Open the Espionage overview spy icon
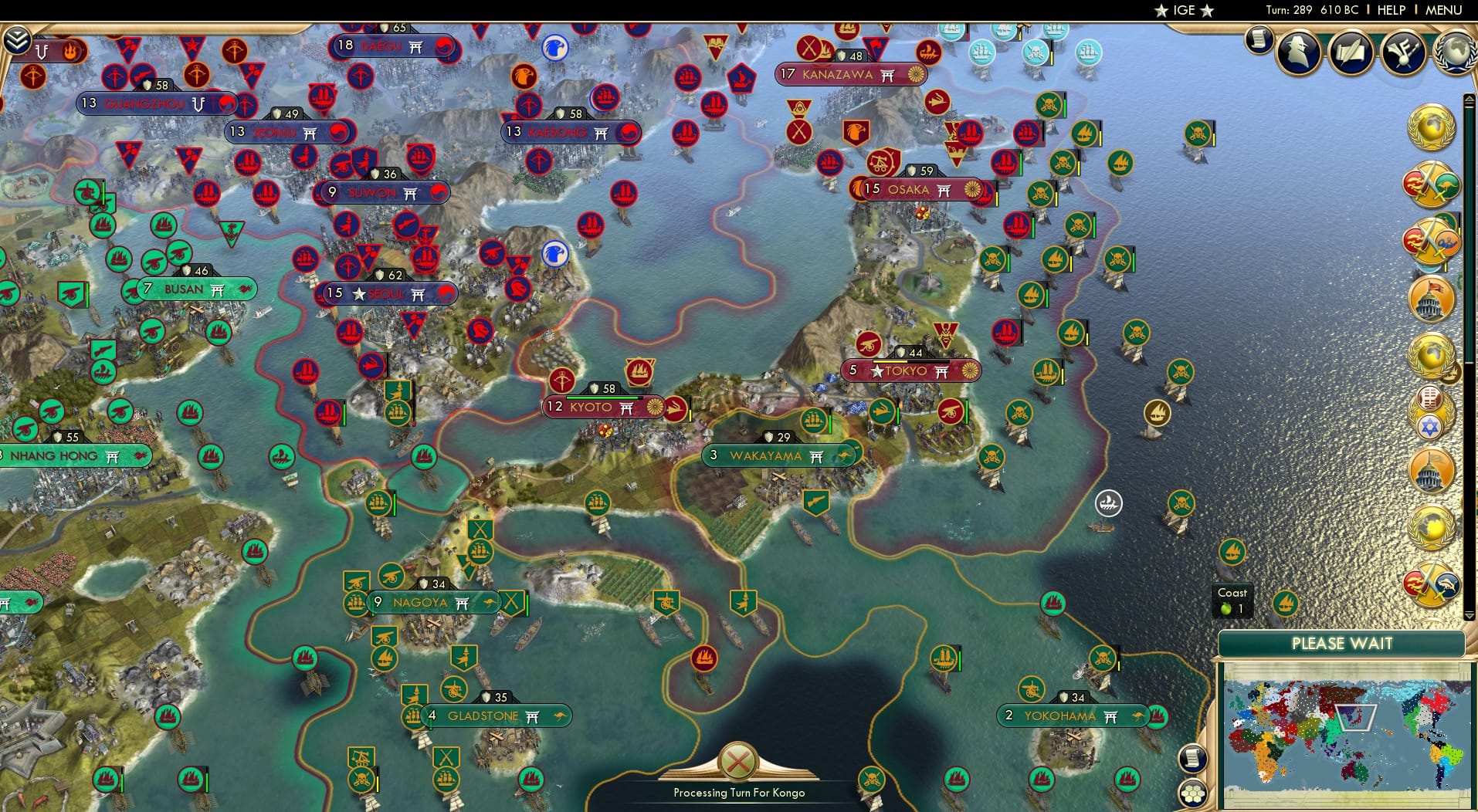 pyautogui.click(x=1300, y=52)
